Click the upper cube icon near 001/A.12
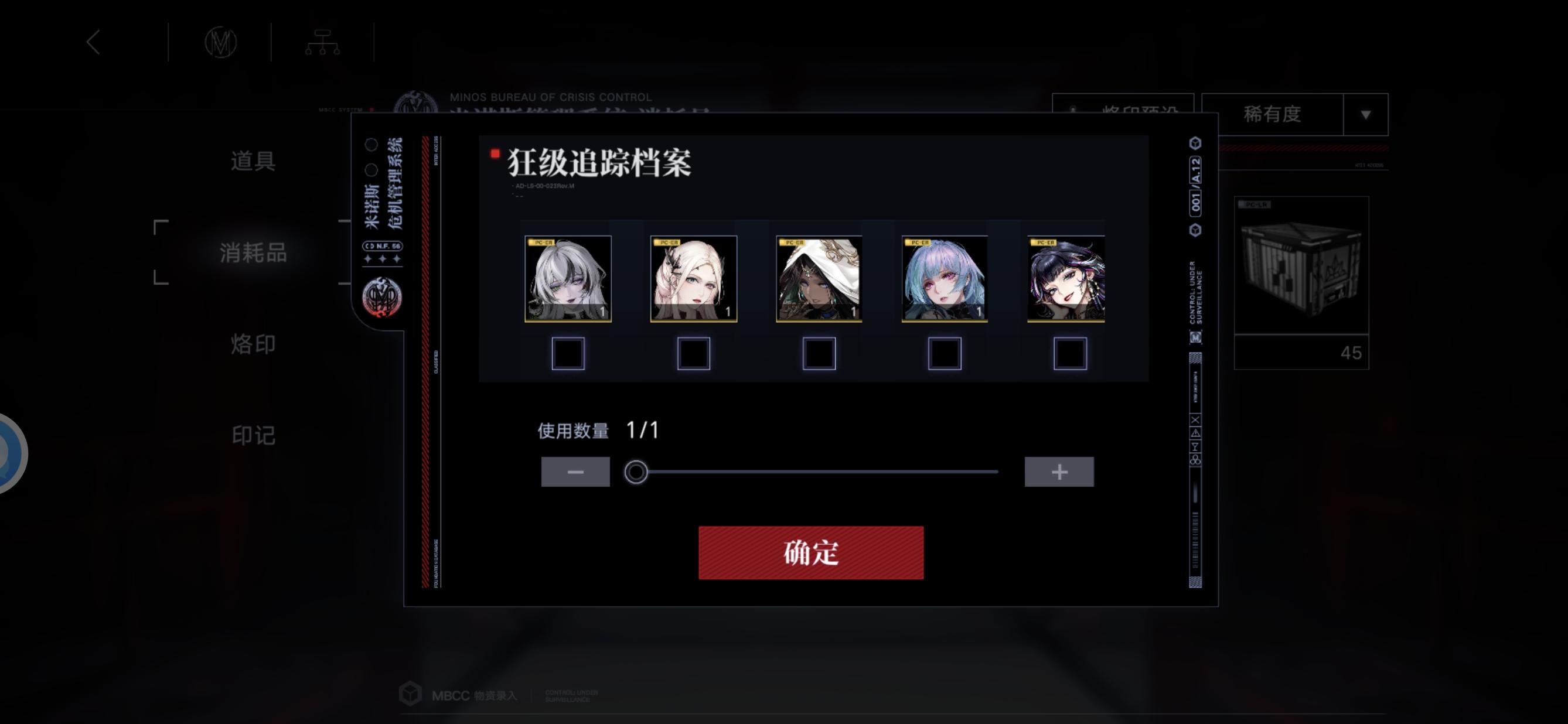This screenshot has width=1568, height=724. (1195, 144)
